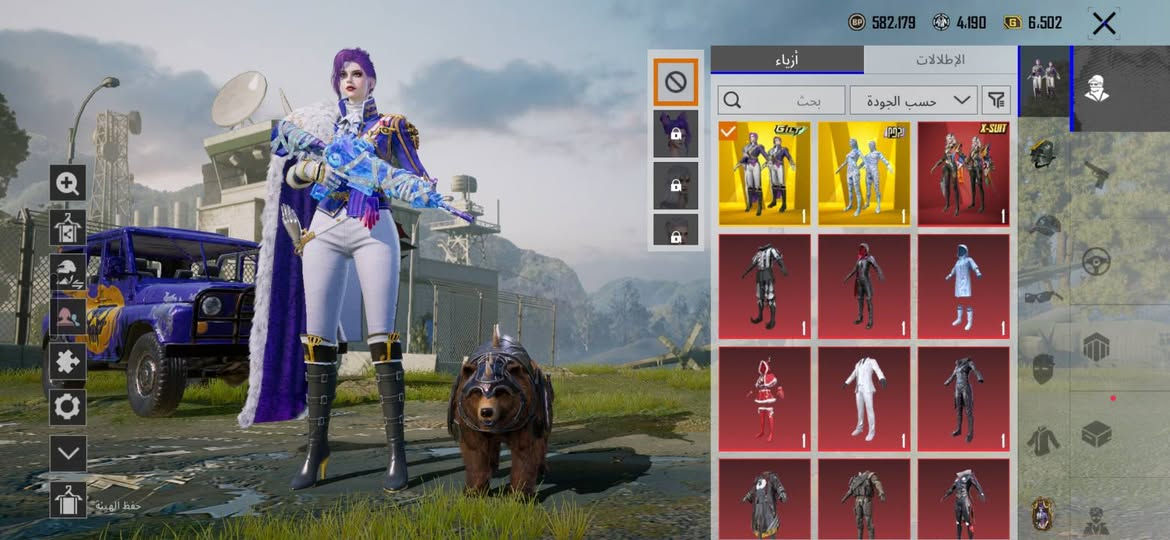The image size is (1170, 540).
Task: Save the appearance with حفظ الهيئة button
Action: (x=68, y=500)
